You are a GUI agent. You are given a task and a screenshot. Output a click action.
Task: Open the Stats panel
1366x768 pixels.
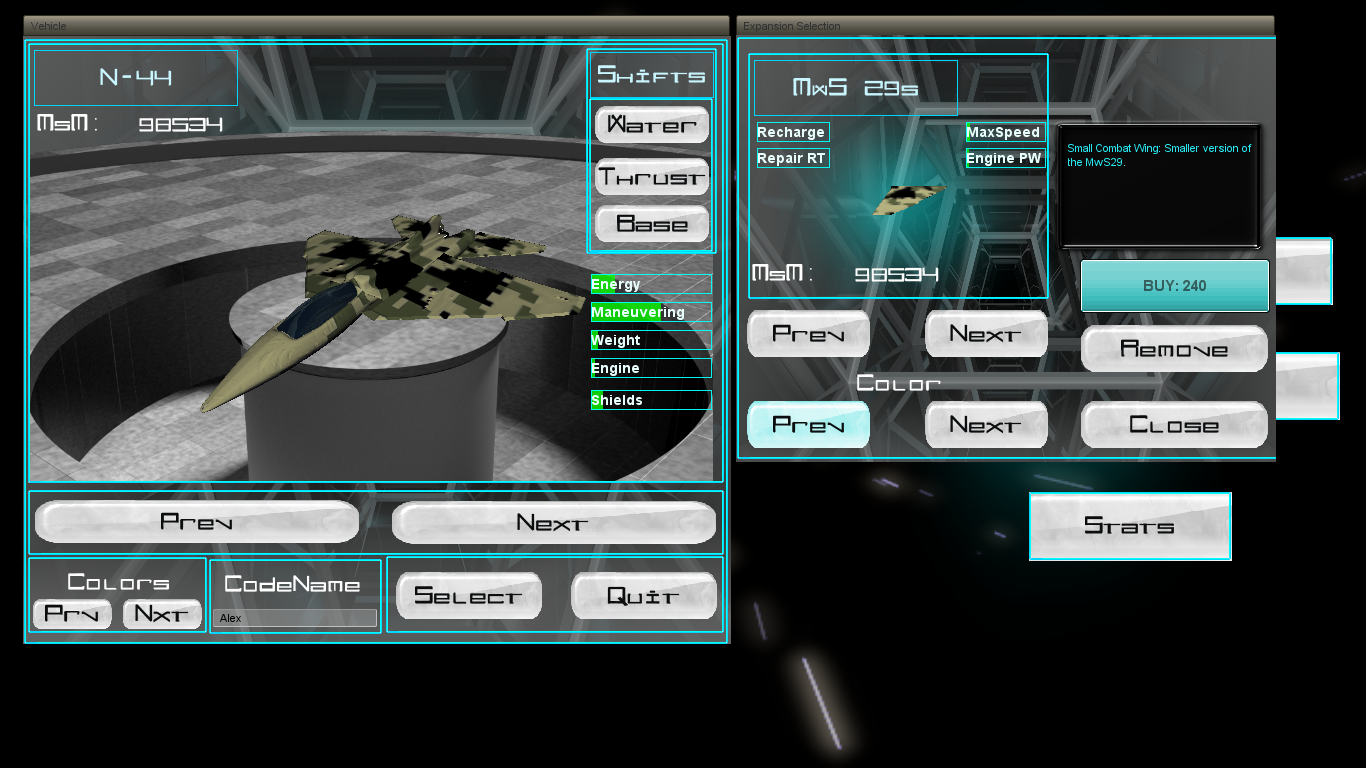tap(1129, 526)
